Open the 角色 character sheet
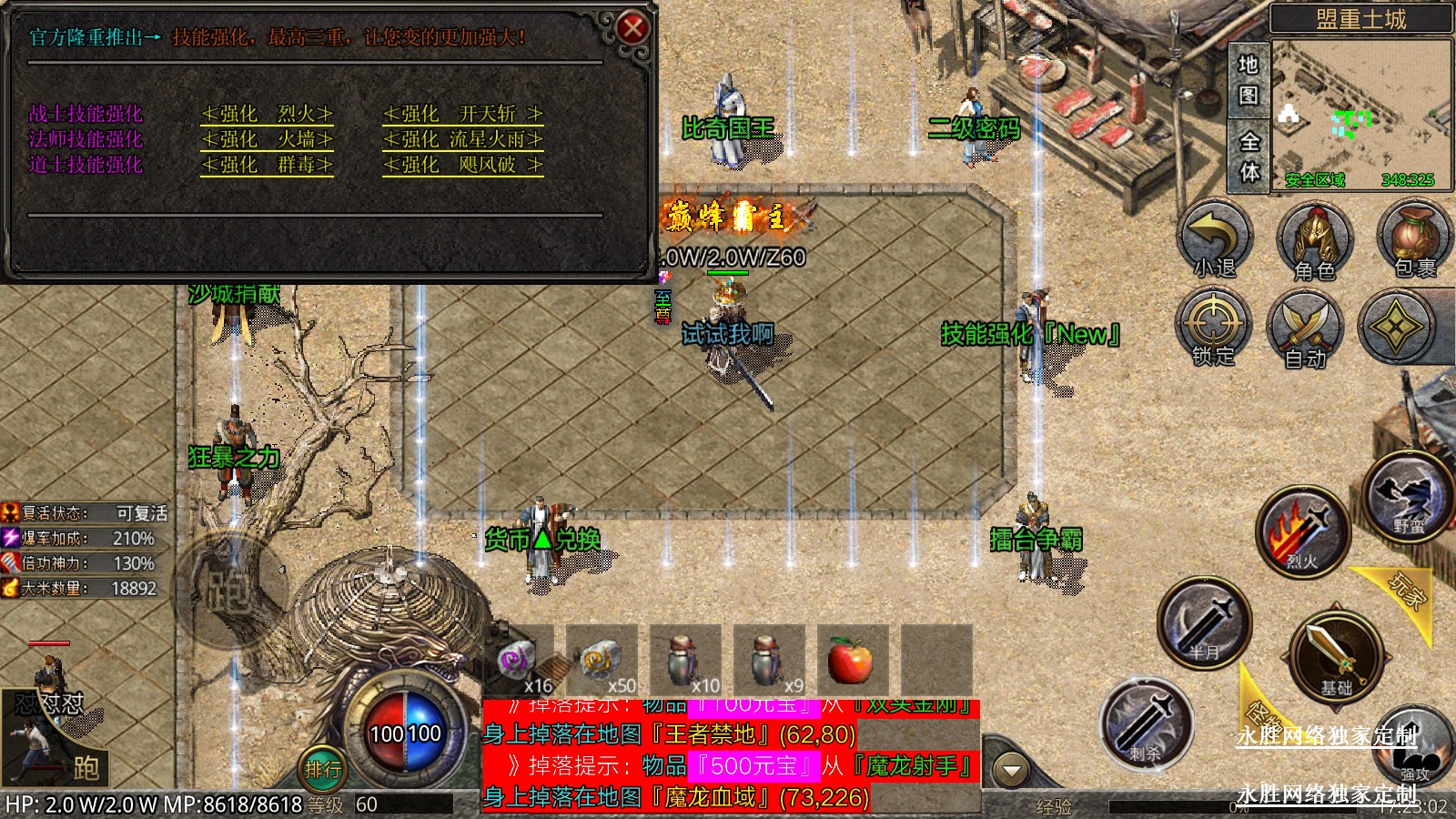This screenshot has width=1456, height=819. click(x=1314, y=240)
